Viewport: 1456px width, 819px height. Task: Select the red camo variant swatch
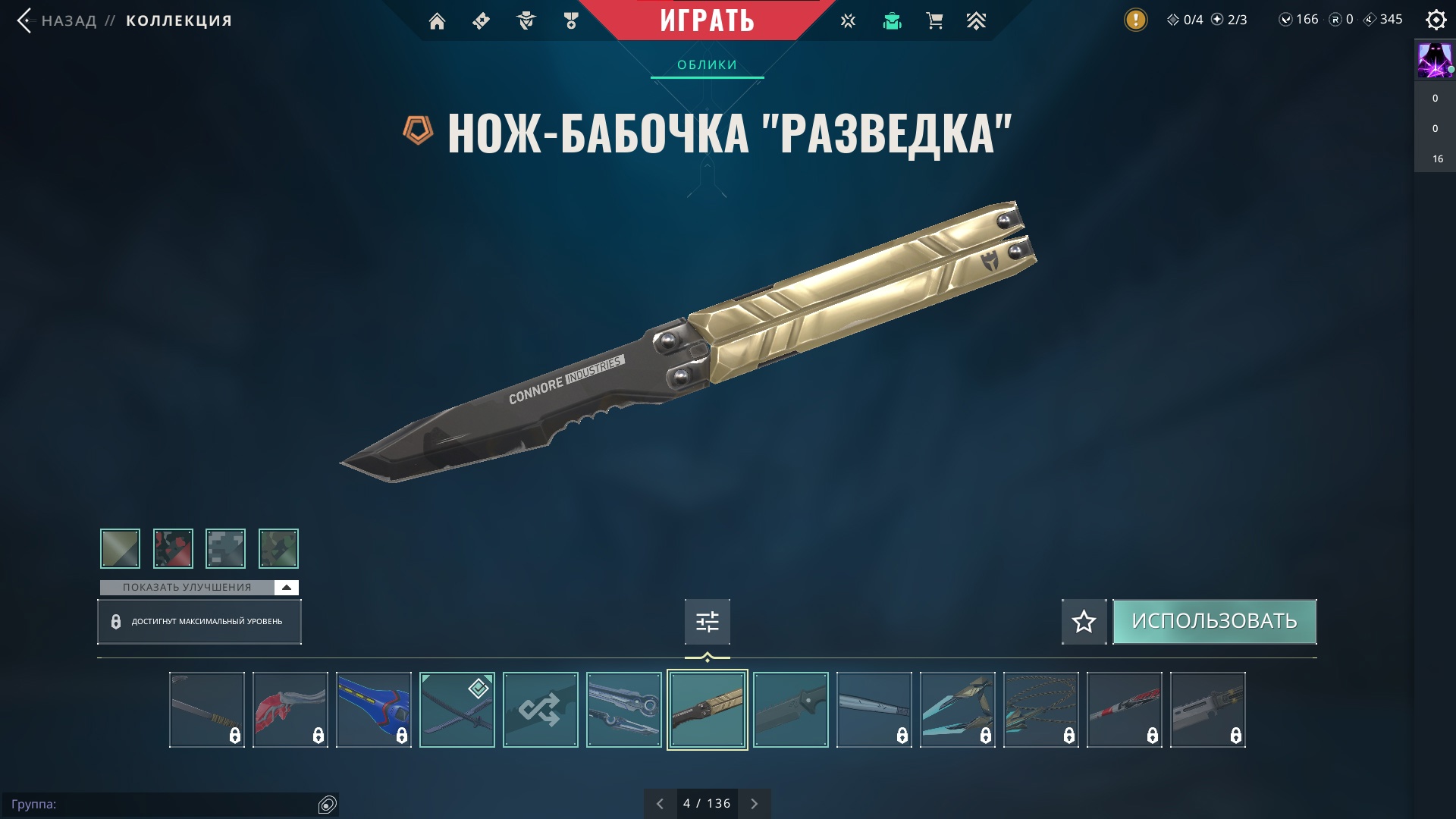173,548
